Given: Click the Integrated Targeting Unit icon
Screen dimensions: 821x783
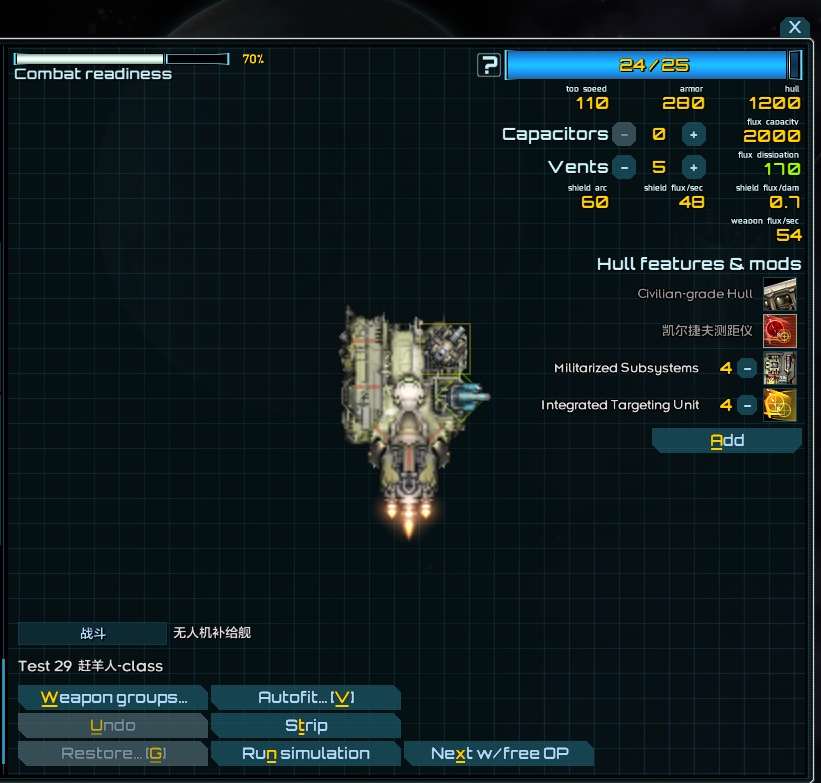Looking at the screenshot, I should 780,405.
